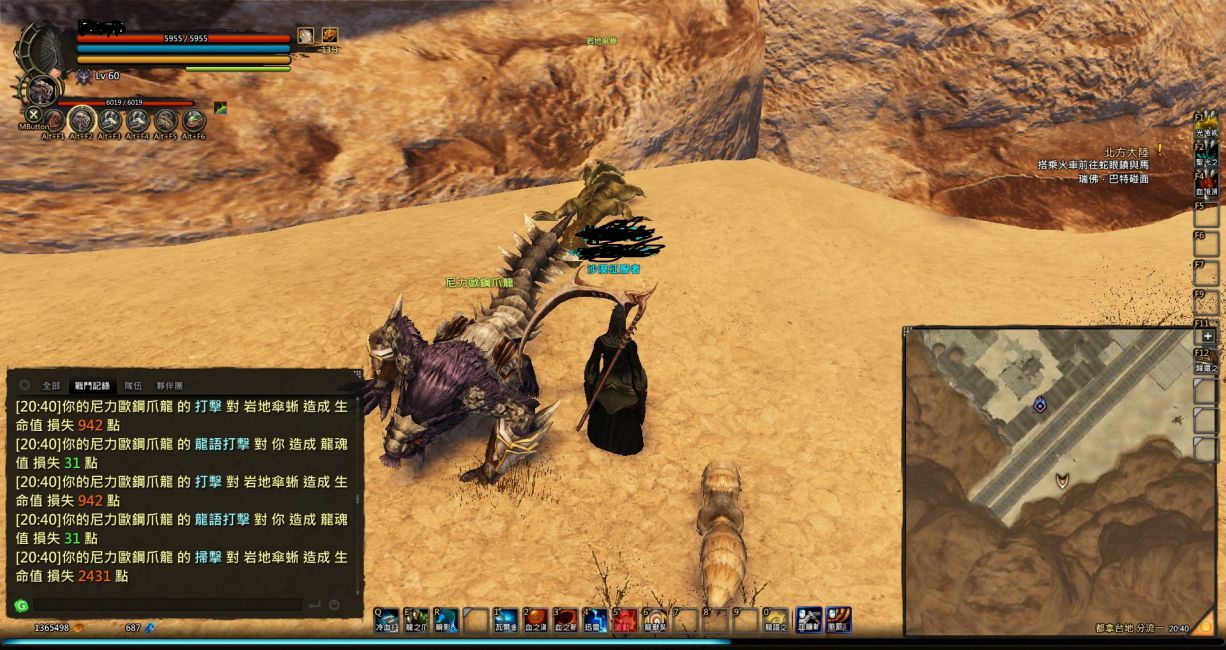Use the E hotbar skill 龍之爪
1226x650 pixels.
pos(416,620)
